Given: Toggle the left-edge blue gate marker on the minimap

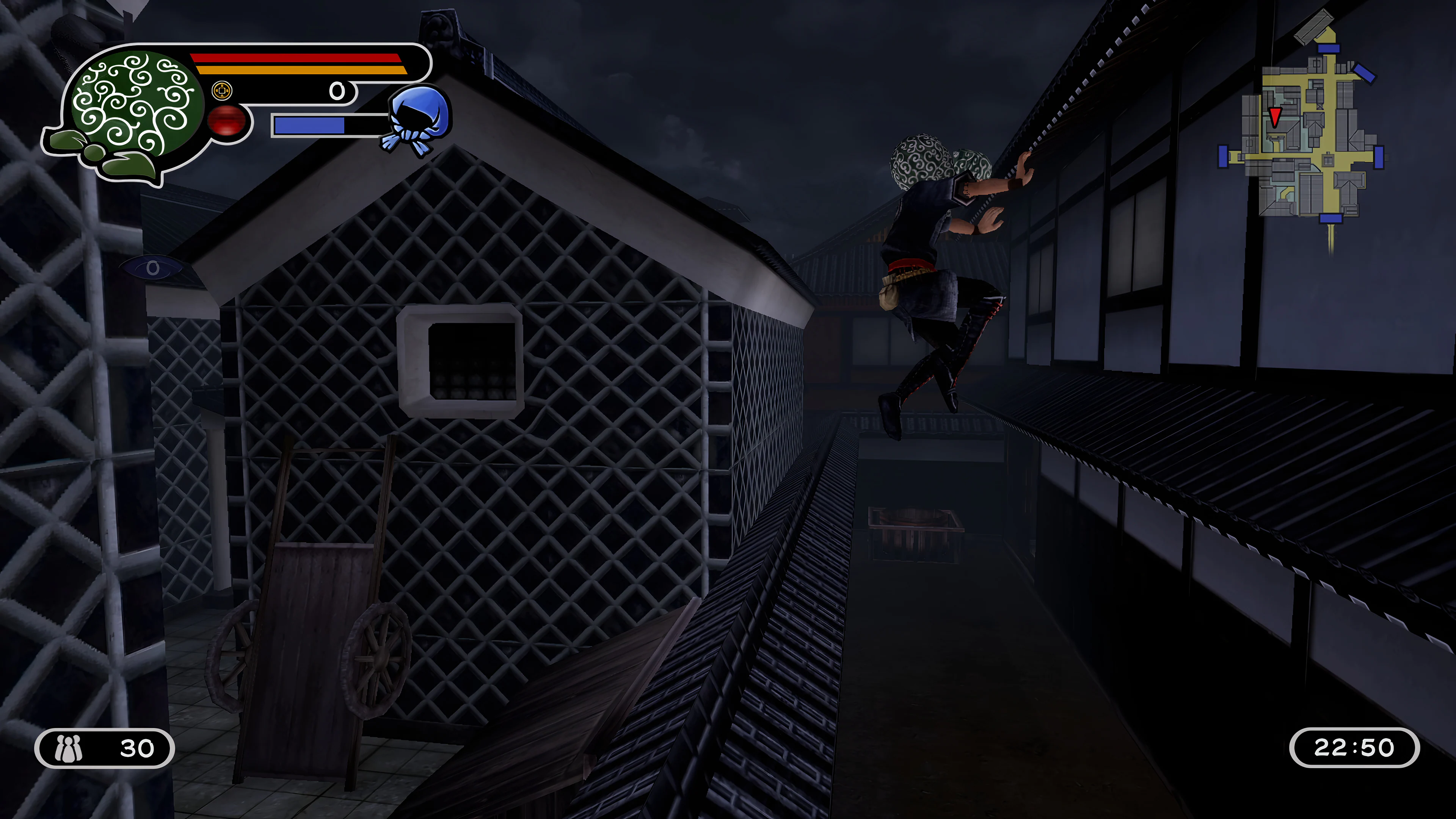Looking at the screenshot, I should [1223, 156].
